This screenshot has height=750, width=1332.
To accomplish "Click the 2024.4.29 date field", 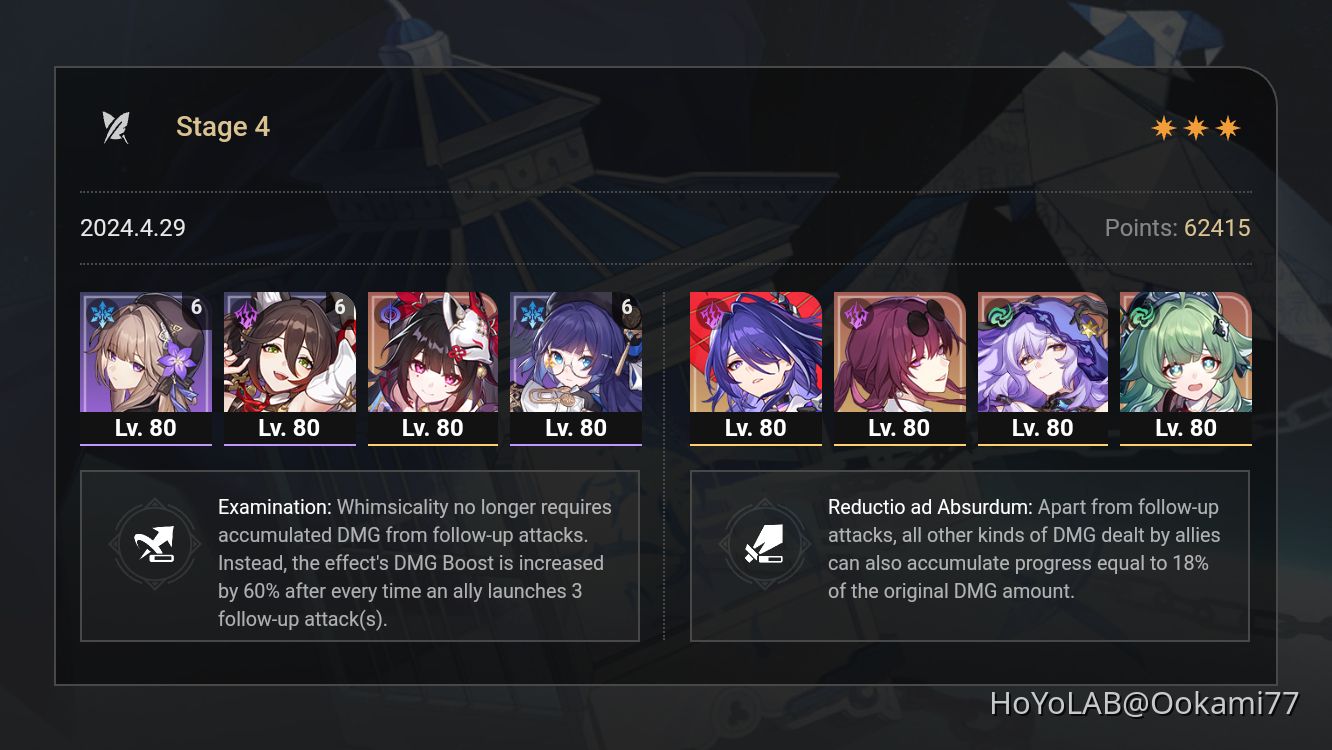I will [131, 228].
